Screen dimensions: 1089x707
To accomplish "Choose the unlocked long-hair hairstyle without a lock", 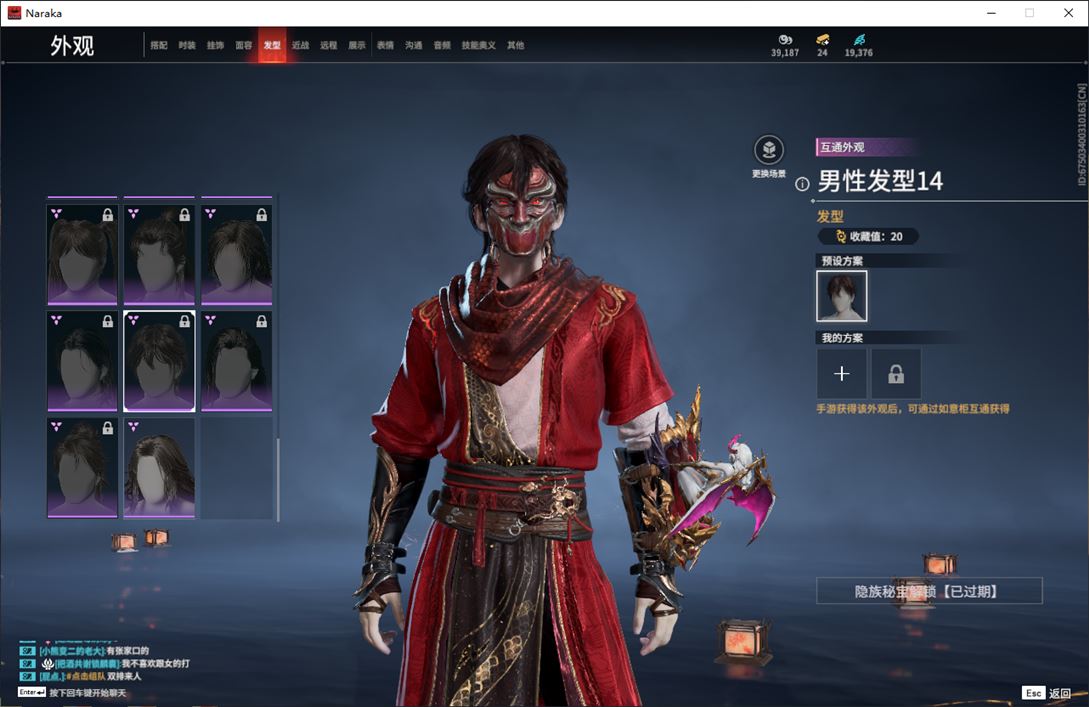I will [x=160, y=468].
